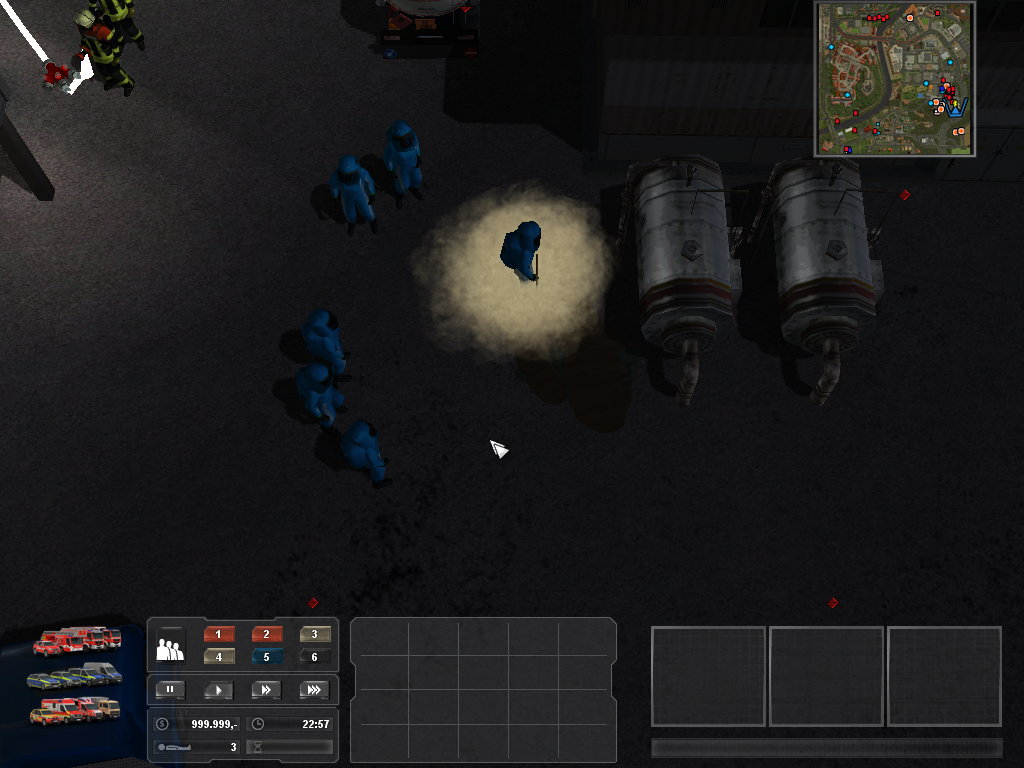Set game speed to double fast-forward
1024x768 pixels.
pyautogui.click(x=266, y=690)
